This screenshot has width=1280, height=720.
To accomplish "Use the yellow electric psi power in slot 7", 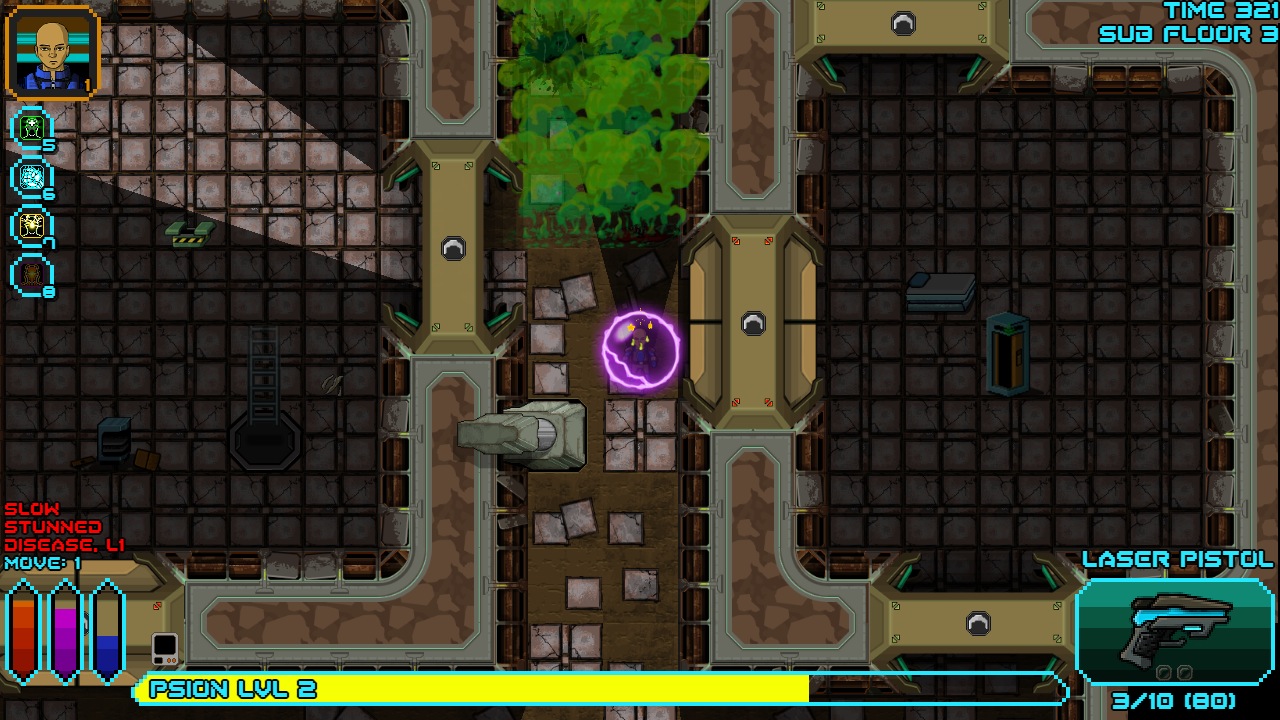I will pyautogui.click(x=30, y=226).
